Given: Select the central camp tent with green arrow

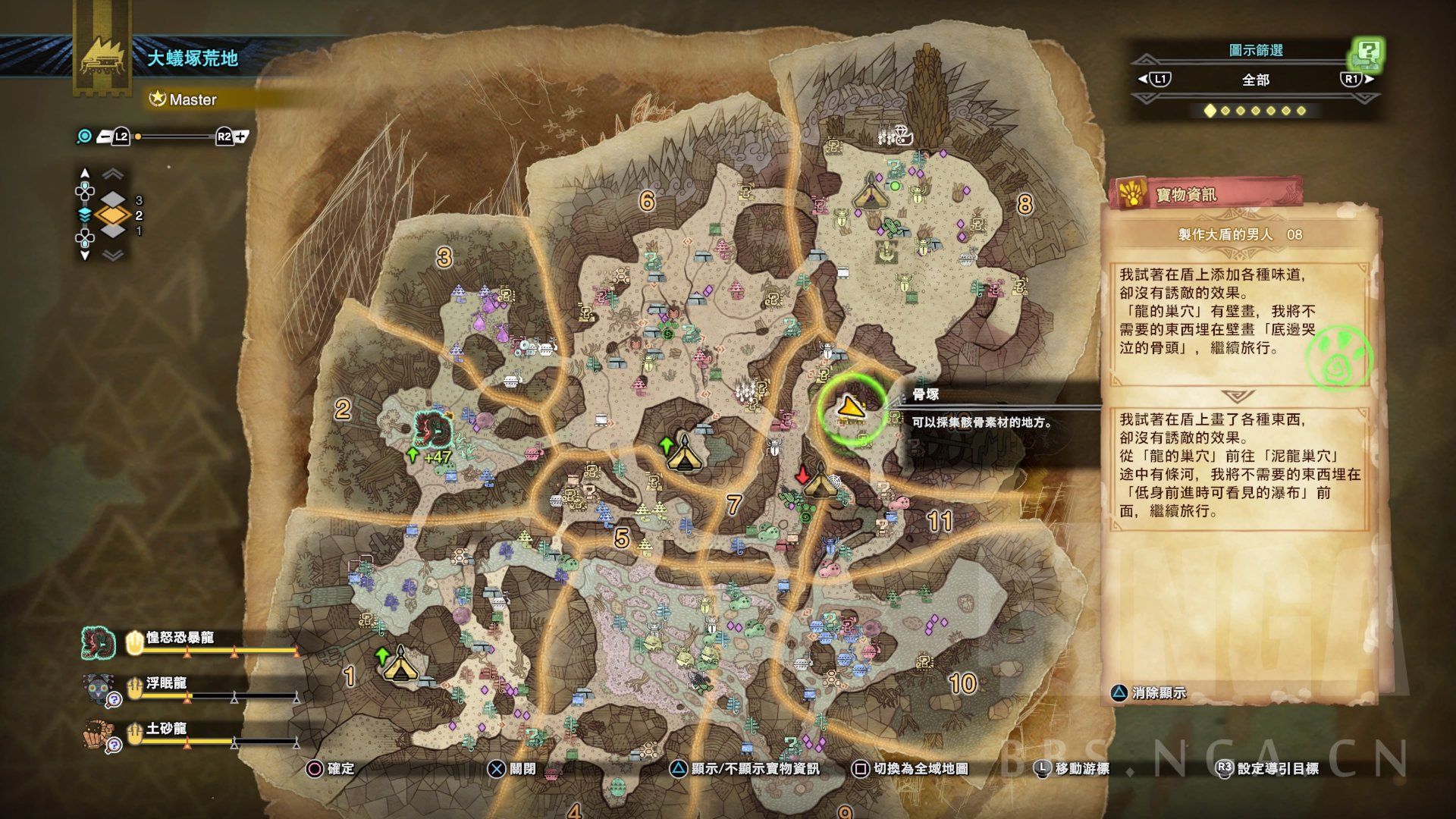Looking at the screenshot, I should (682, 454).
